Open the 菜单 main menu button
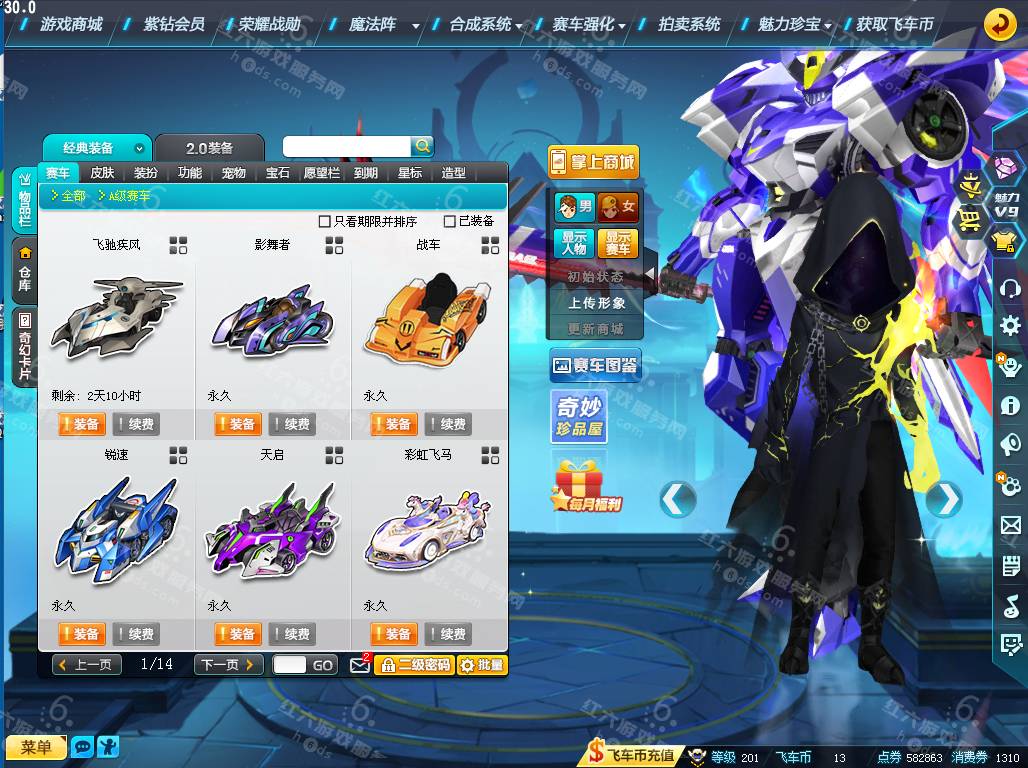The height and width of the screenshot is (768, 1028). pyautogui.click(x=35, y=747)
